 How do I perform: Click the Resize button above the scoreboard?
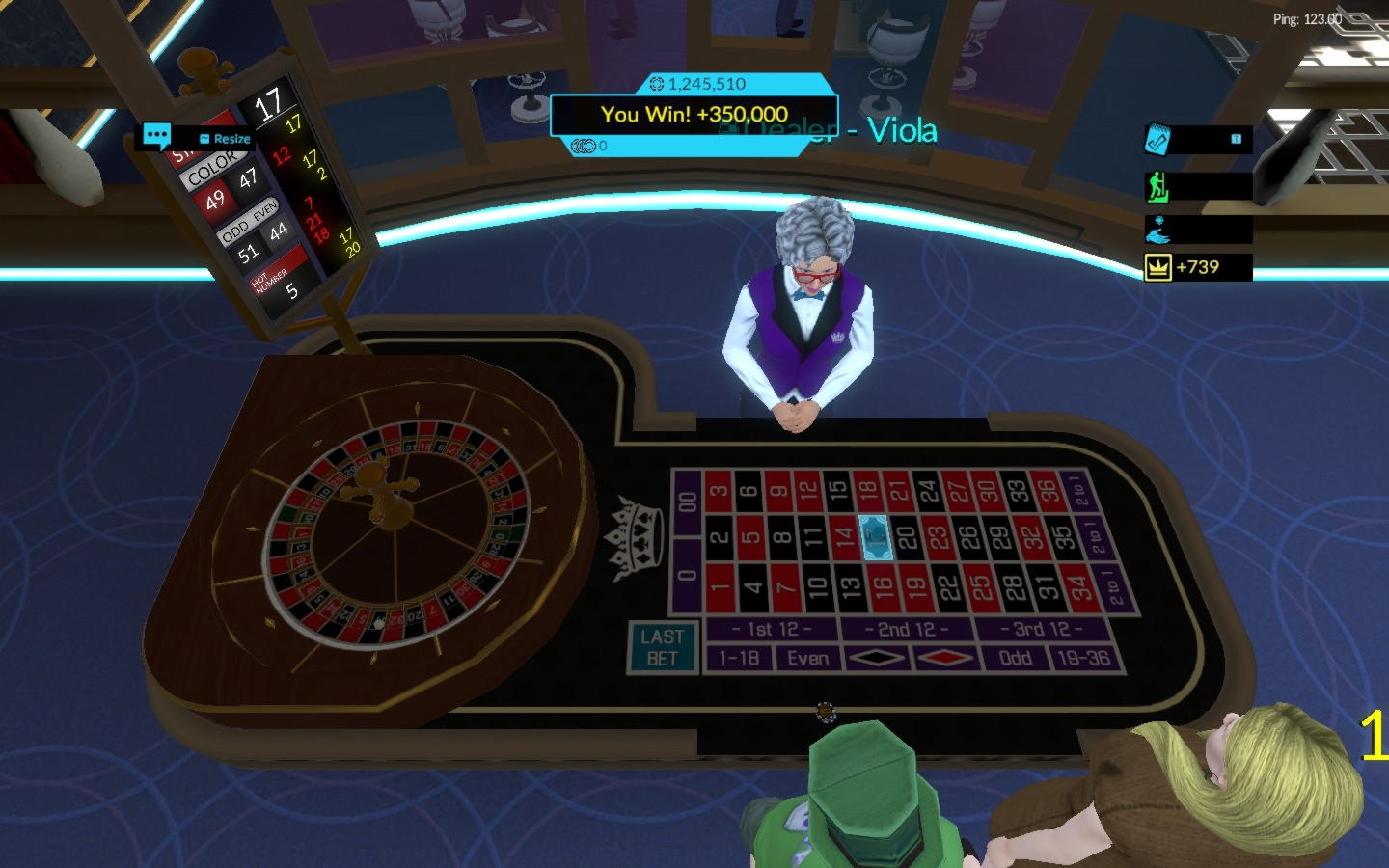pos(230,139)
